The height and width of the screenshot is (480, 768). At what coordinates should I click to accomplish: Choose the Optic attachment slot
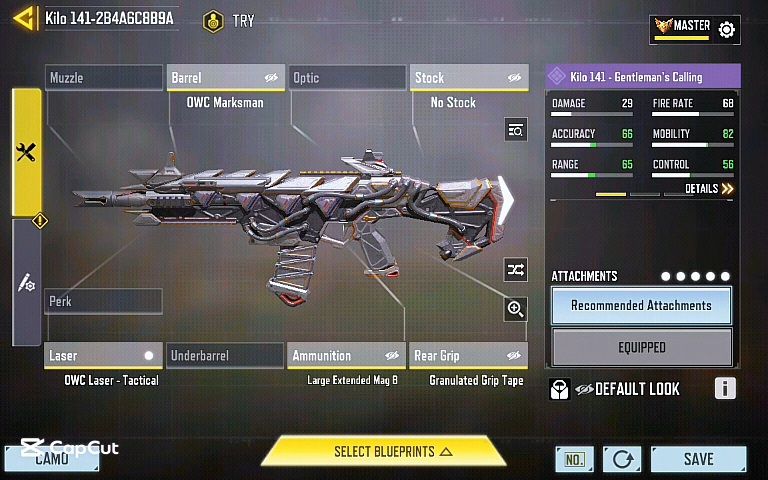click(347, 78)
